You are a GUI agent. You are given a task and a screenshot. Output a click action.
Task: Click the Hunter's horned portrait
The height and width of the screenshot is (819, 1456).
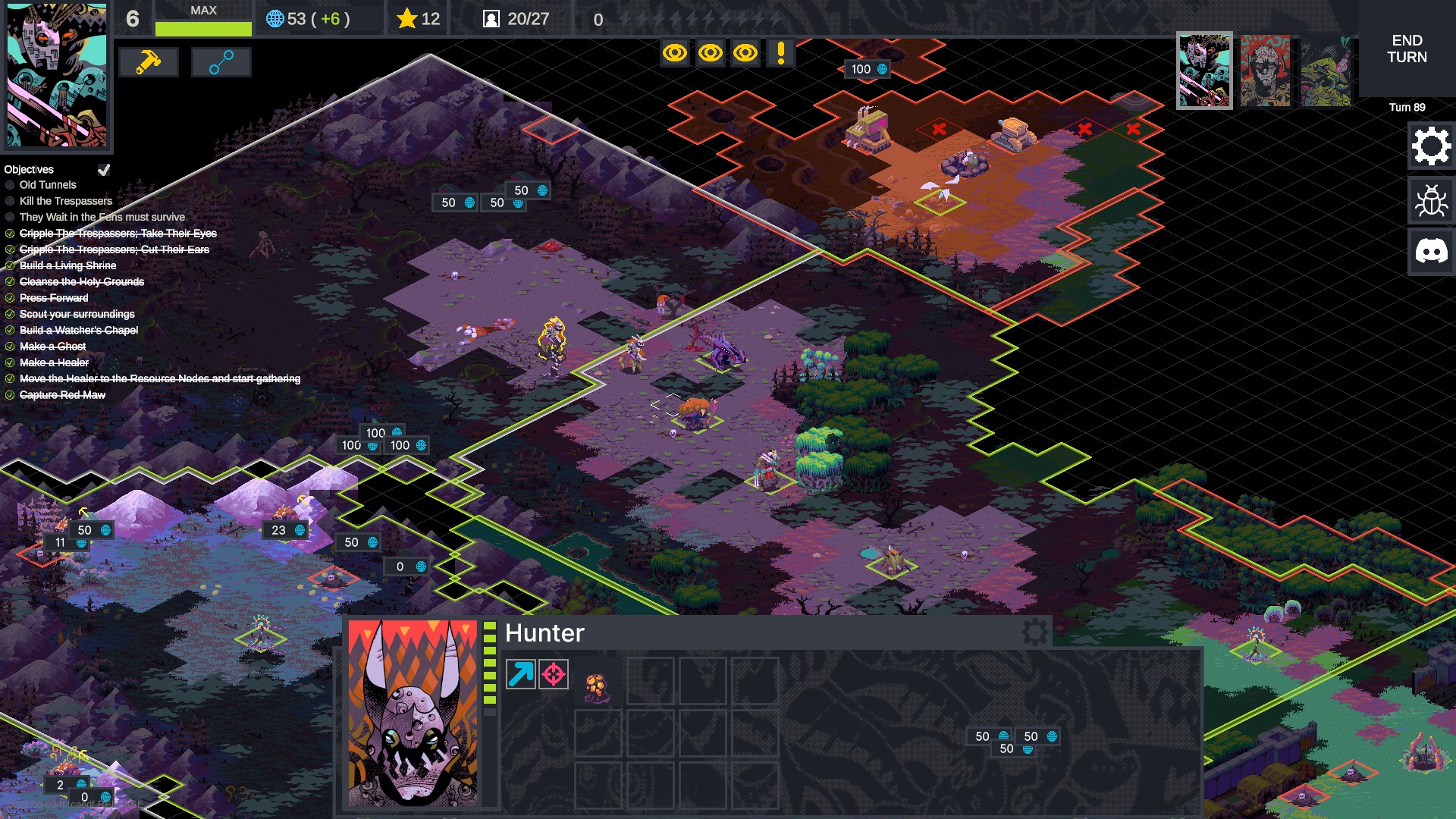tap(413, 713)
